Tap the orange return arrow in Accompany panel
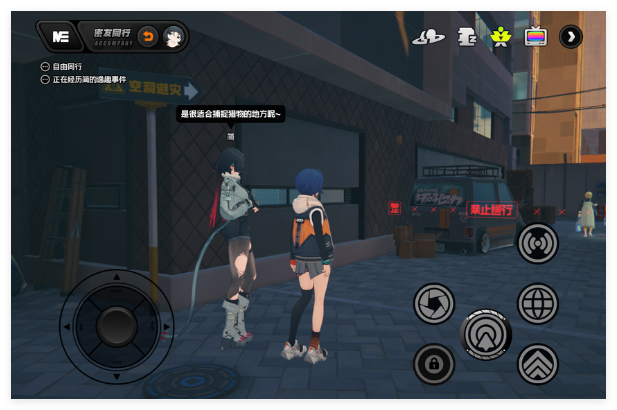This screenshot has height=410, width=617. click(148, 37)
